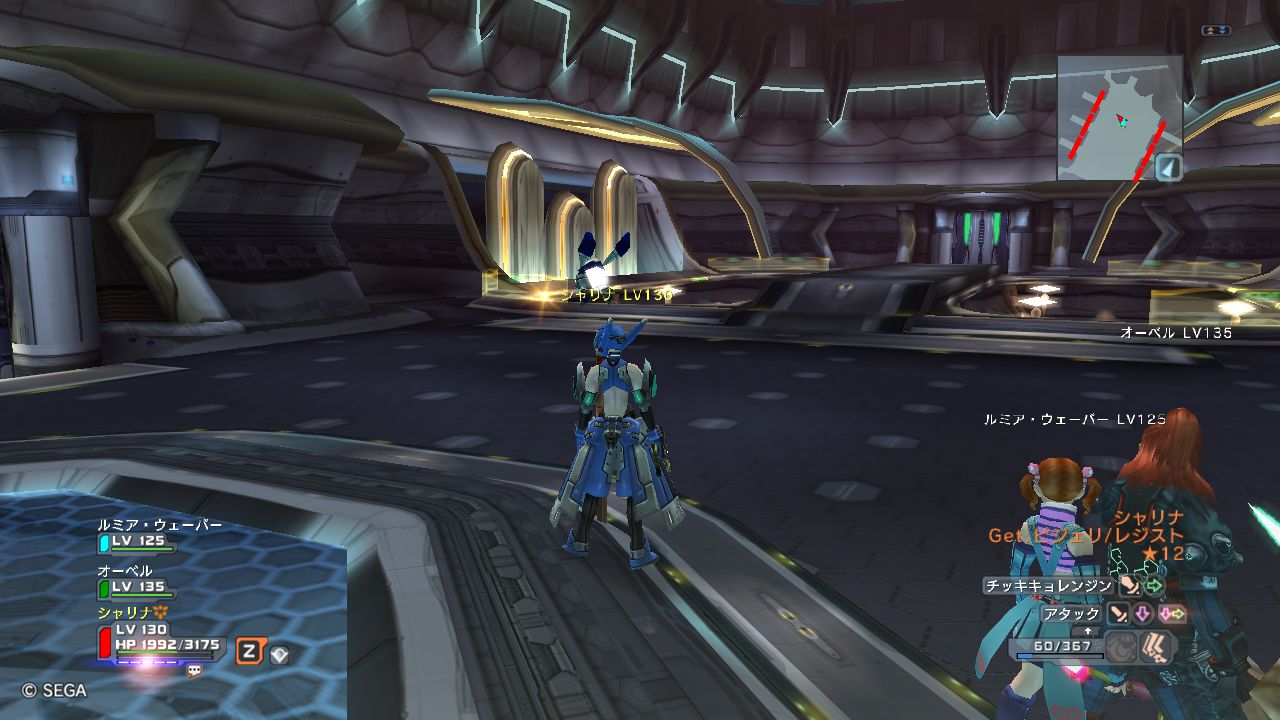Screen dimensions: 1280x720
Task: Click the orange Z icon
Action: [x=250, y=652]
